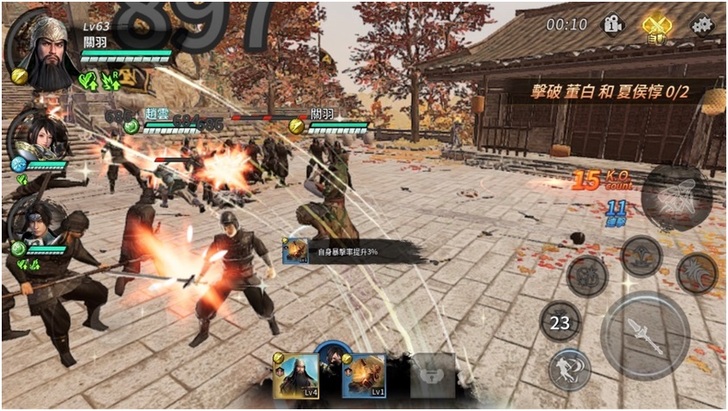Click the locked grey card slot
This screenshot has width=728, height=411.
(x=430, y=375)
